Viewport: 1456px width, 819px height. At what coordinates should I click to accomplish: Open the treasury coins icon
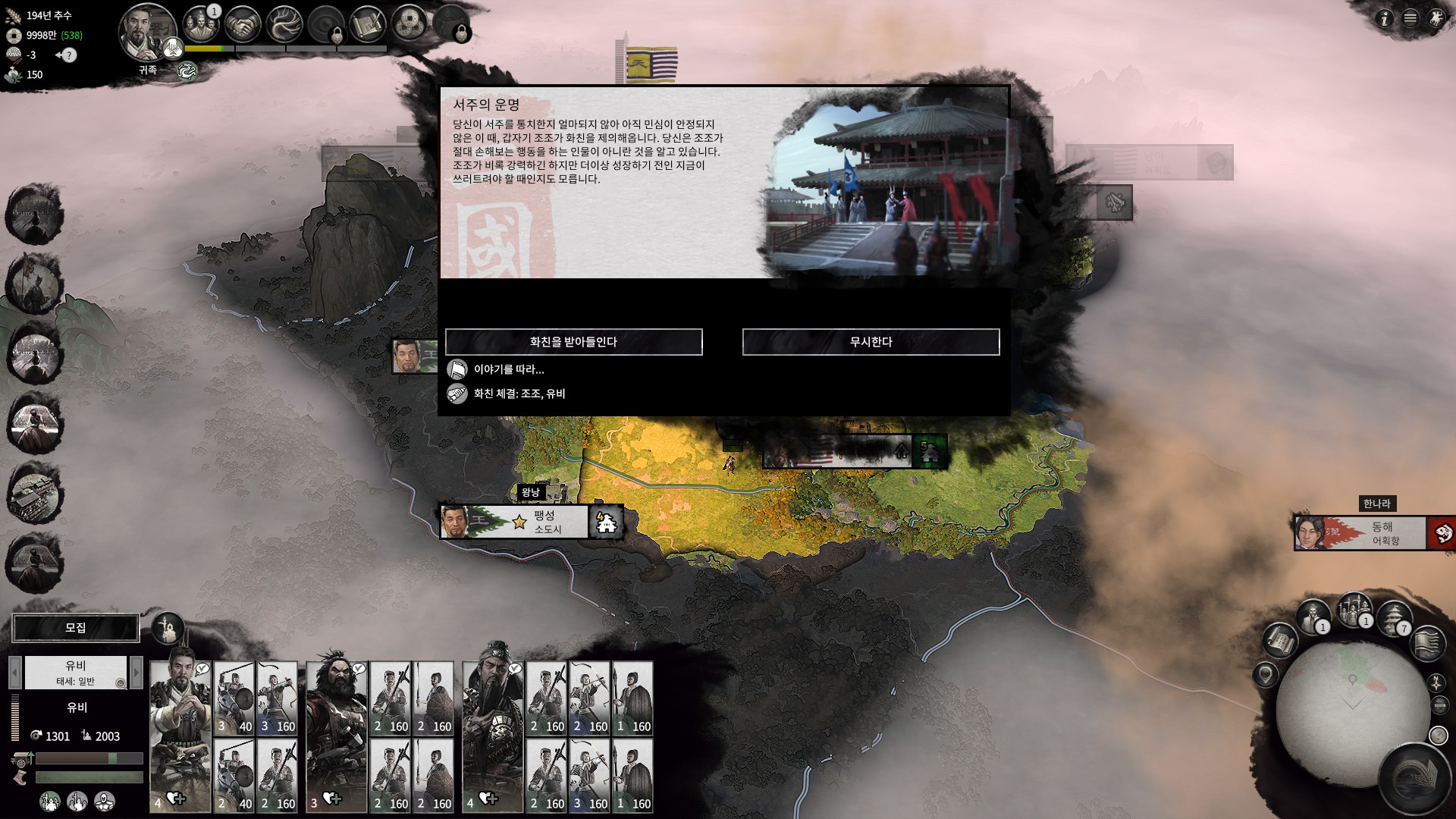[x=409, y=24]
